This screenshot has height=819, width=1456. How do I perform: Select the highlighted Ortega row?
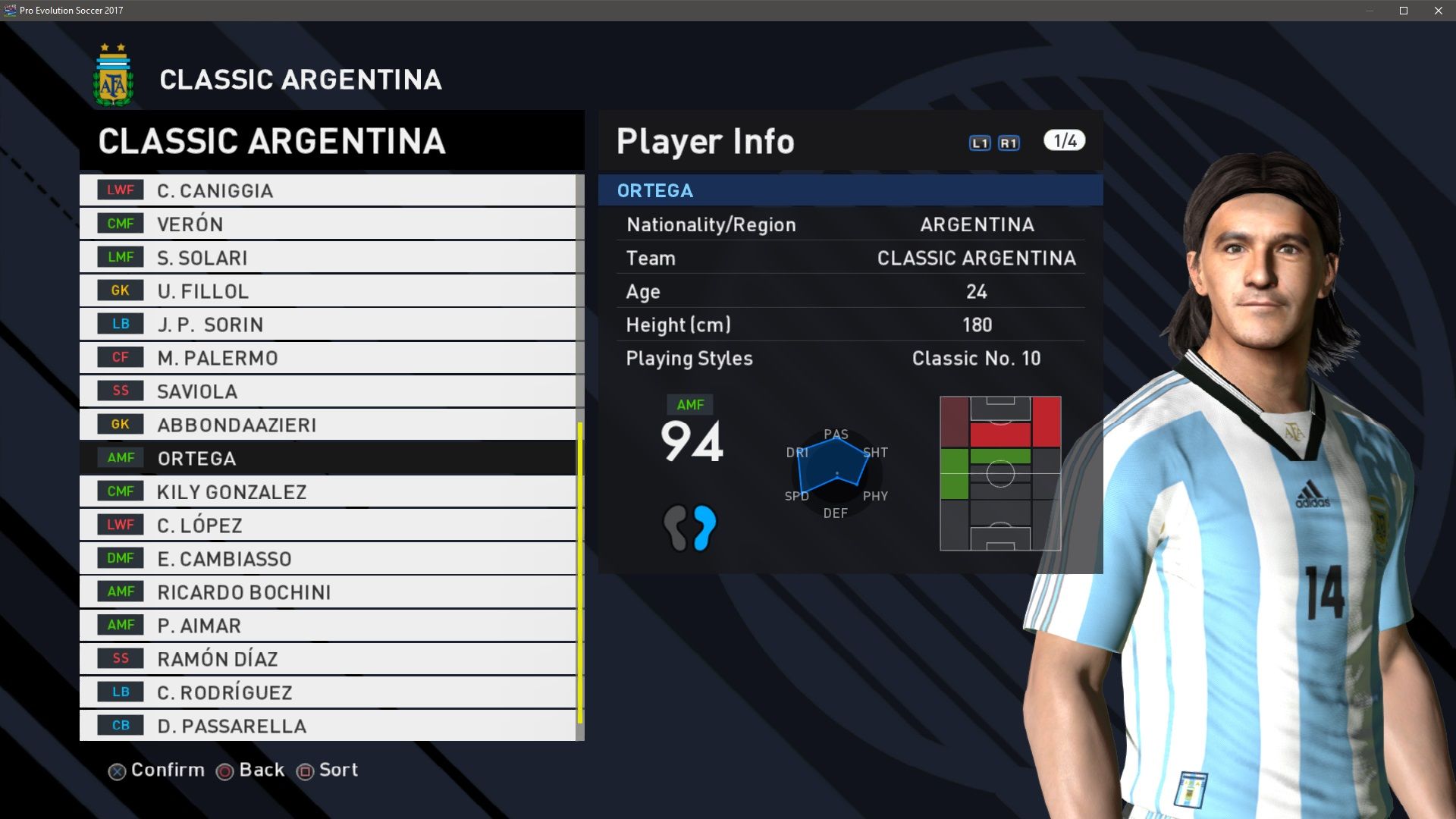click(x=328, y=458)
